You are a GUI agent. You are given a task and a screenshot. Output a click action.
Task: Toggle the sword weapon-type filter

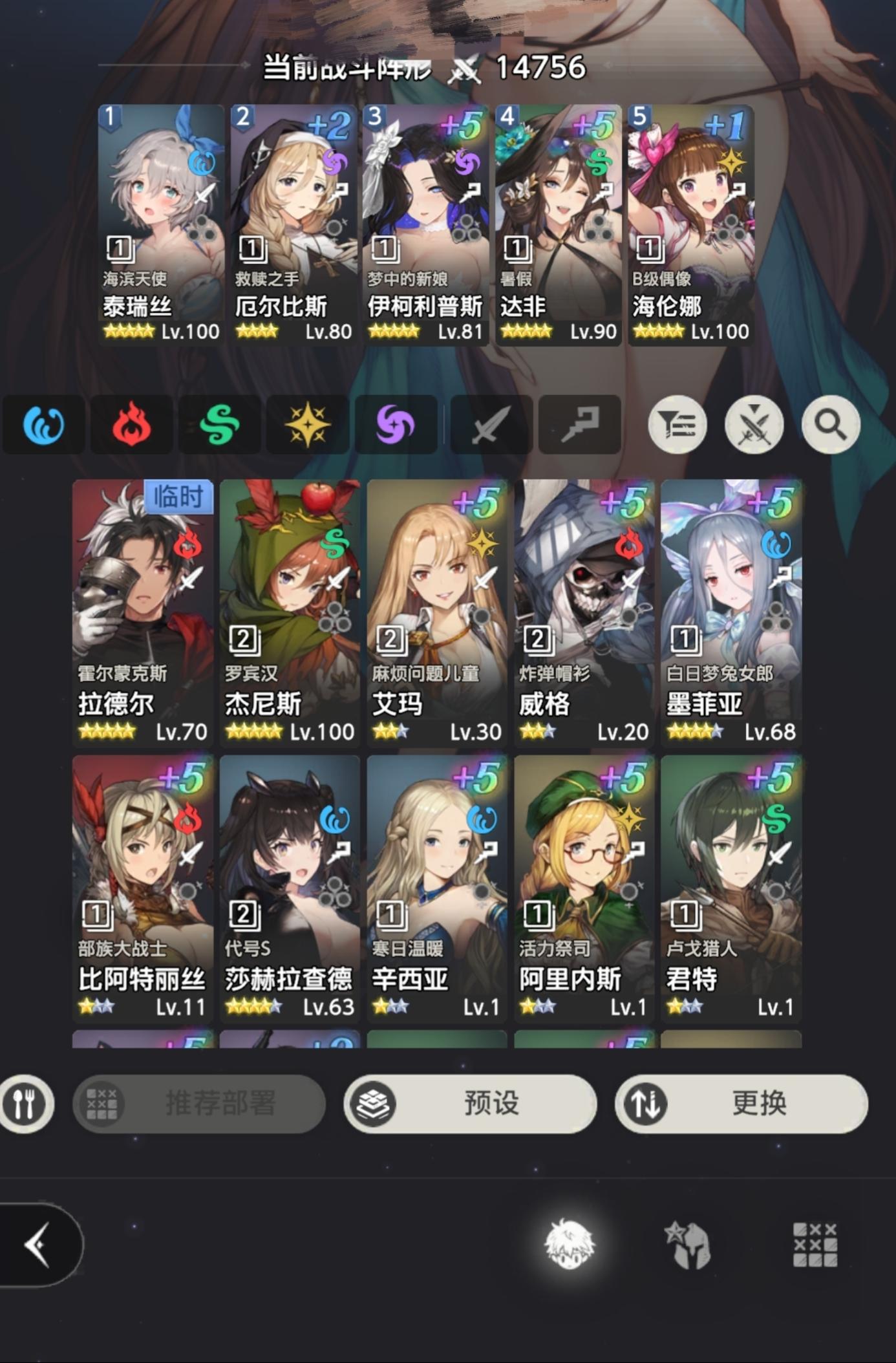click(491, 424)
